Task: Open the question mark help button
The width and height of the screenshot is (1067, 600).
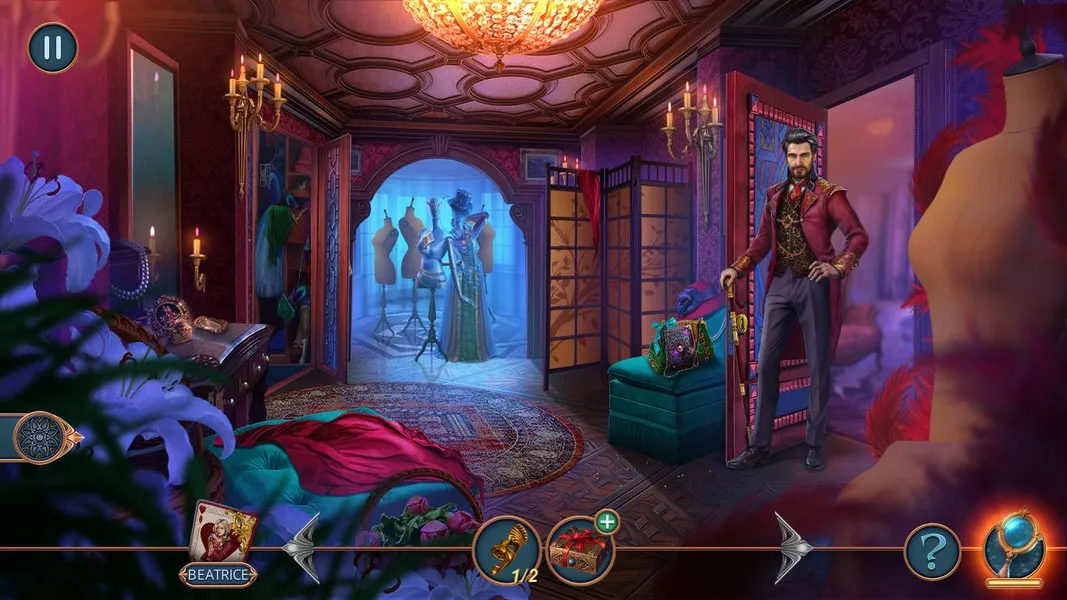Action: pos(932,551)
